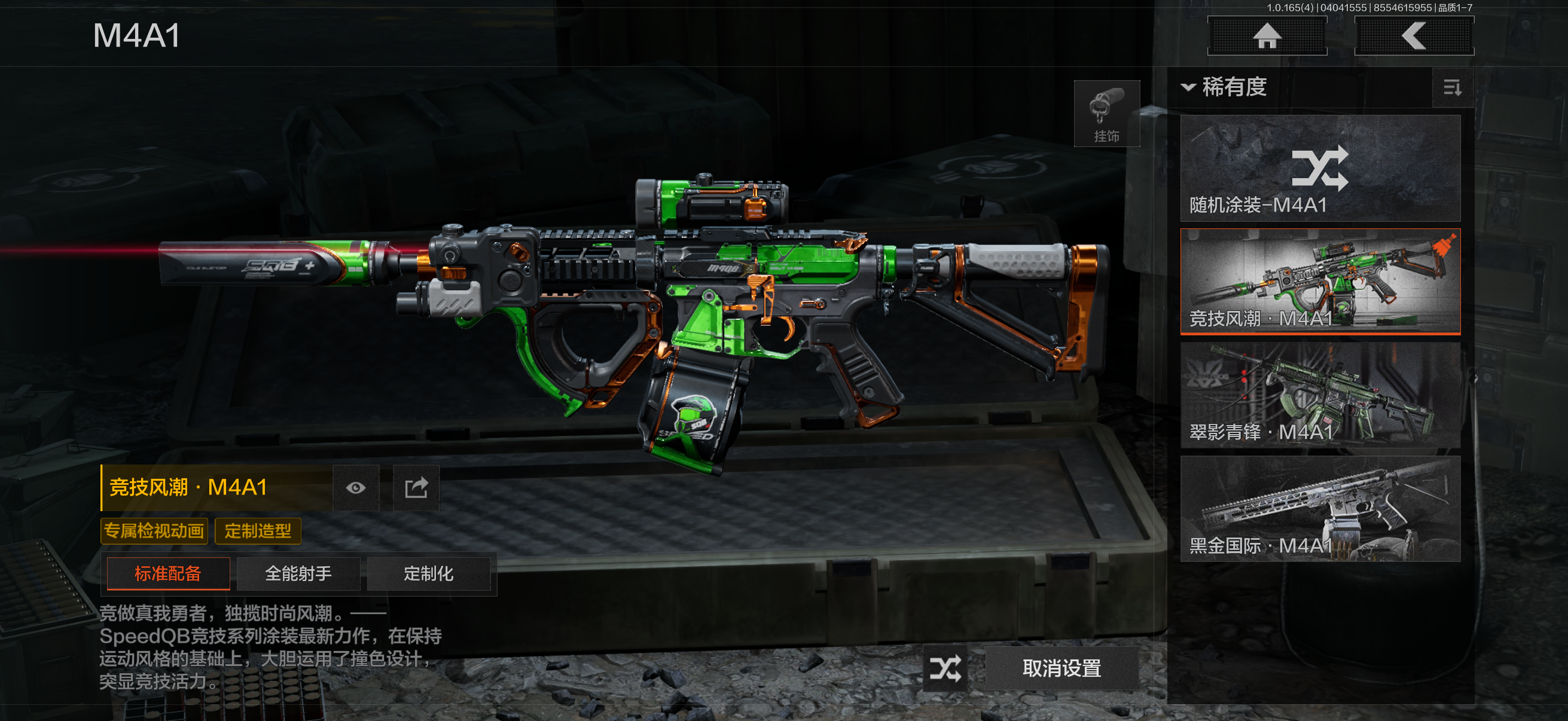Image resolution: width=1568 pixels, height=721 pixels.
Task: Click the back arrow button
Action: coord(1413,36)
